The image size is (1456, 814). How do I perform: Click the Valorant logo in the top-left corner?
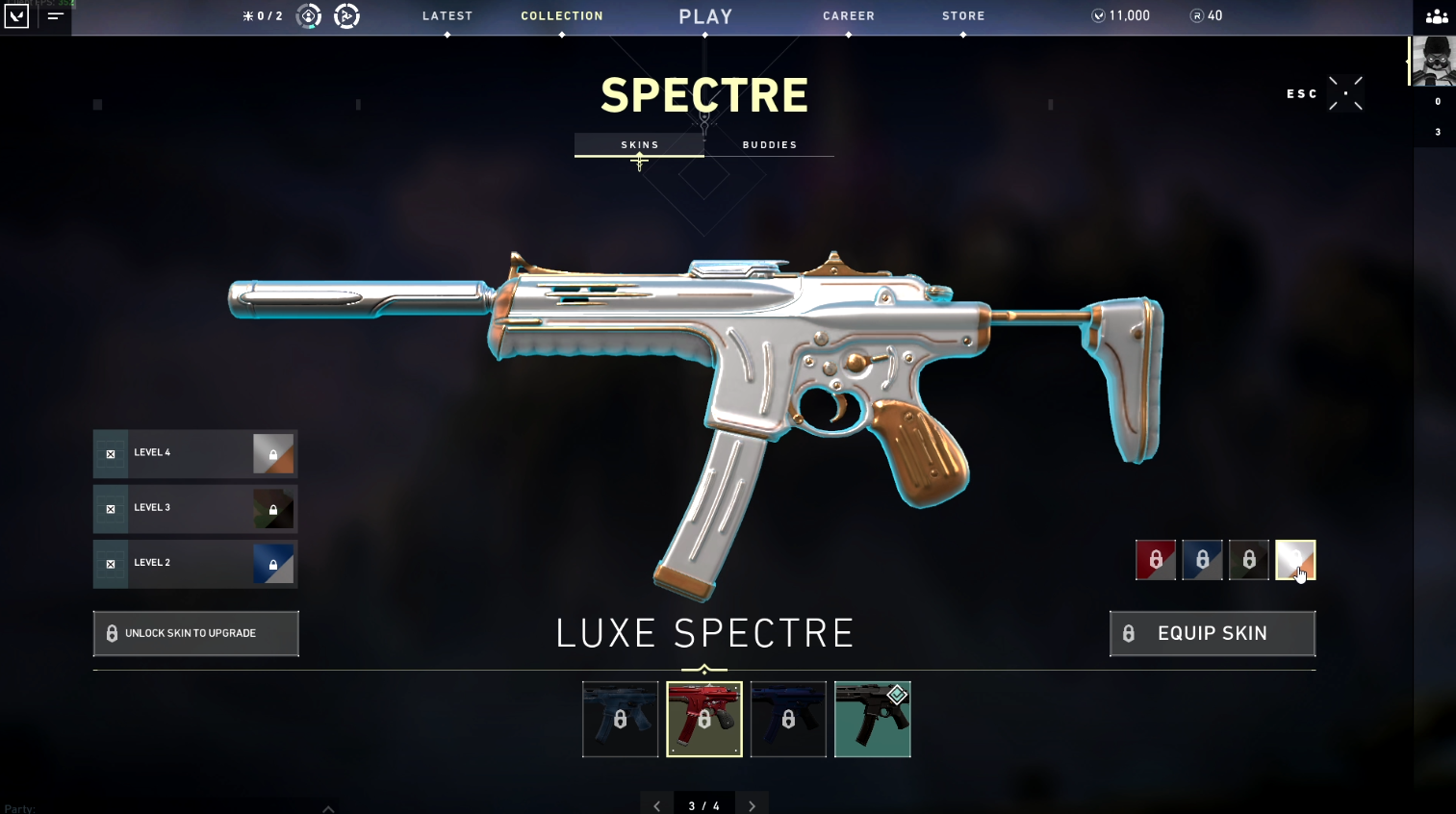coord(15,16)
